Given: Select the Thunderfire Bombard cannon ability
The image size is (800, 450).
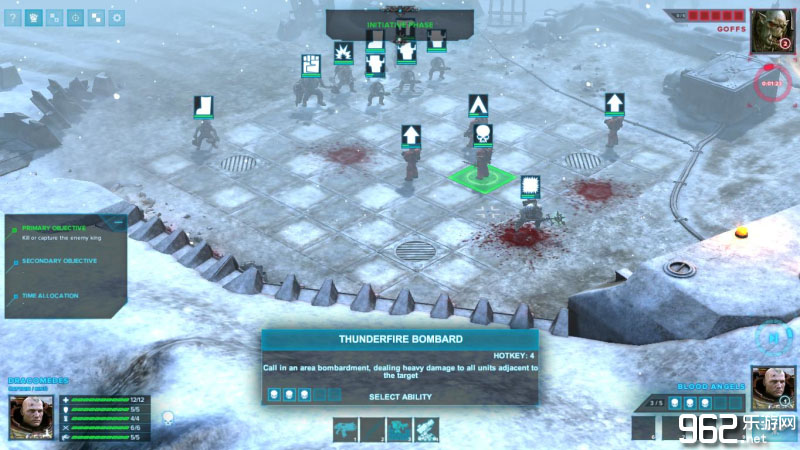Looking at the screenshot, I should (x=426, y=429).
